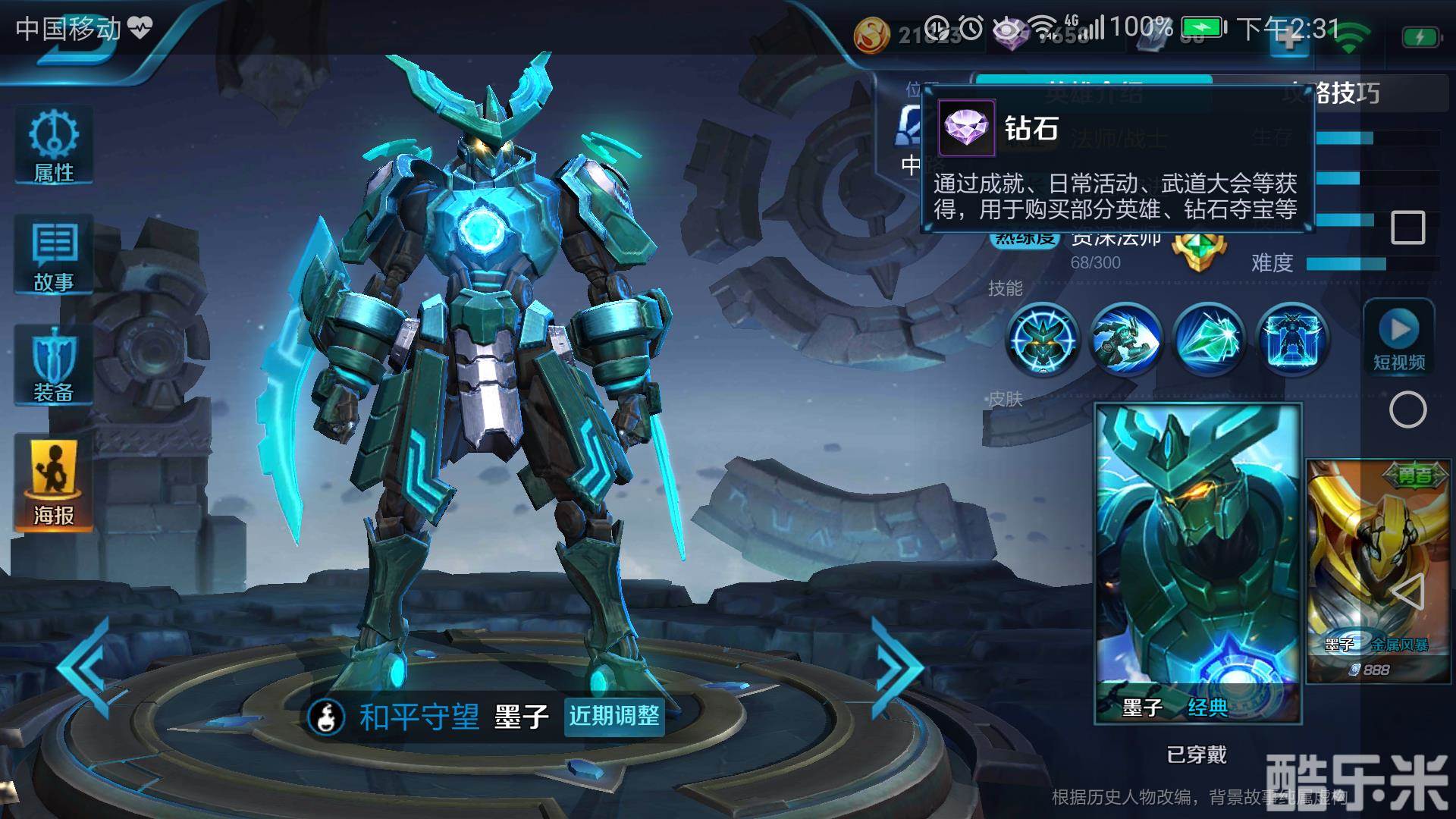This screenshot has height=819, width=1456.
Task: Play the 短视频 short video
Action: coord(1399,337)
